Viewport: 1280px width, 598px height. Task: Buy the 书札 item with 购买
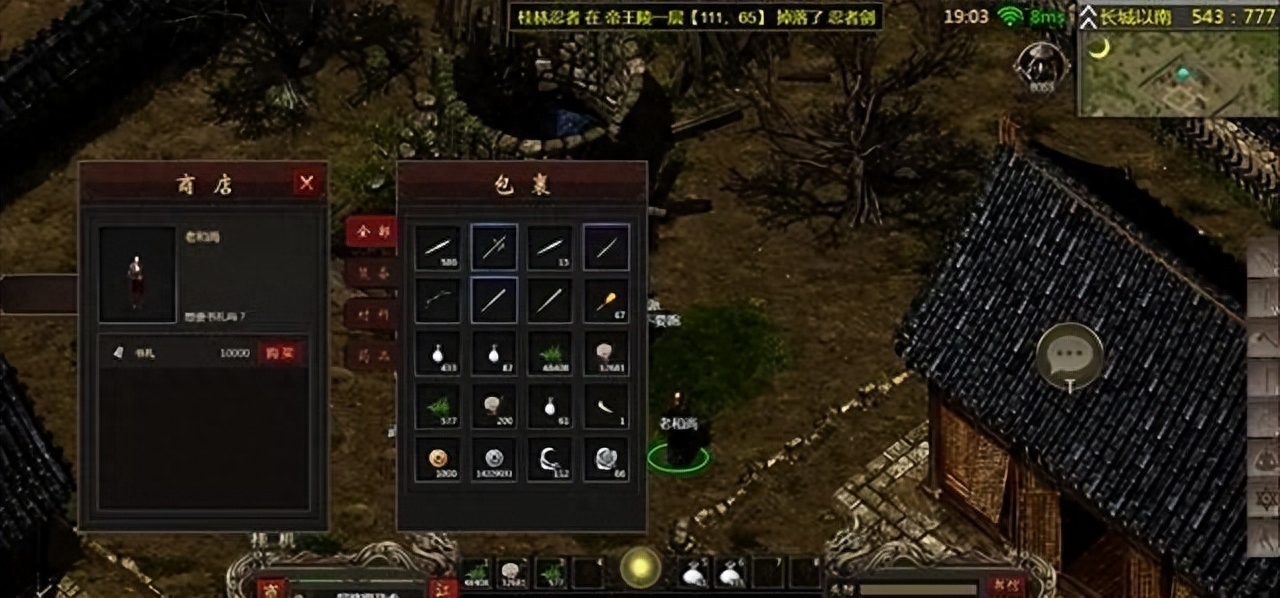(x=281, y=353)
